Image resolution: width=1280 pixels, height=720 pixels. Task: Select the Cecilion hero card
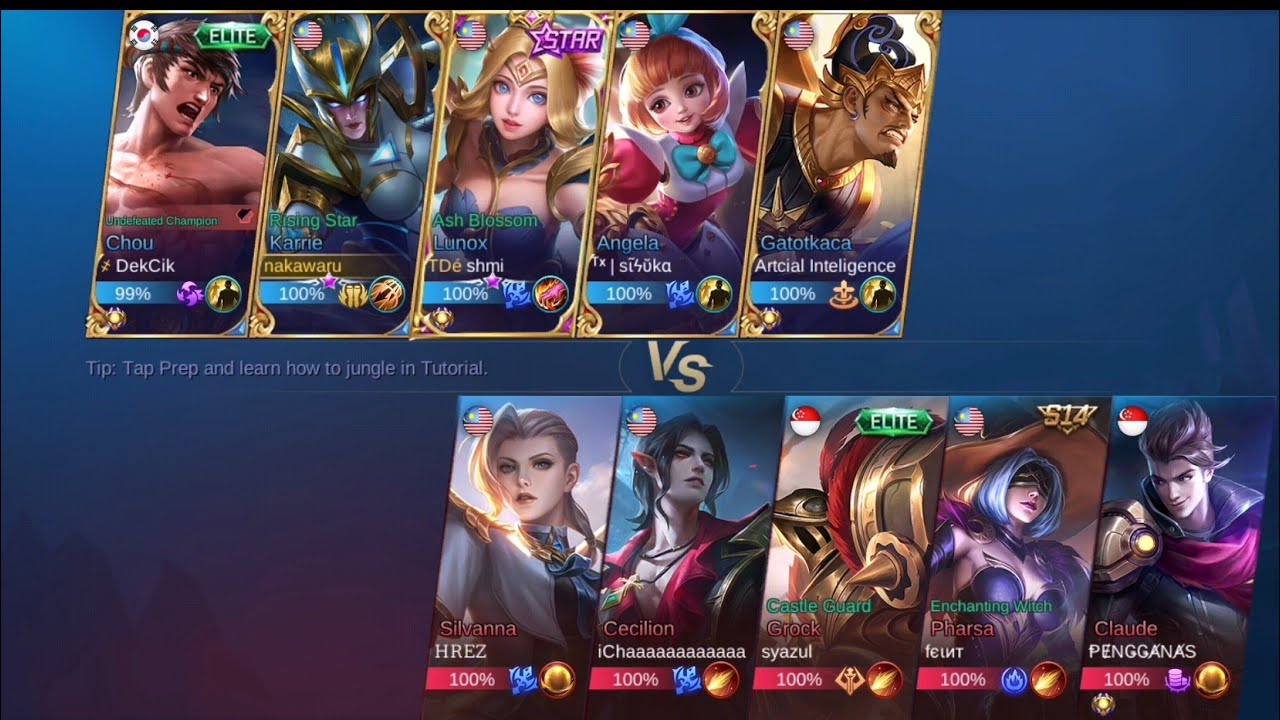(x=690, y=550)
